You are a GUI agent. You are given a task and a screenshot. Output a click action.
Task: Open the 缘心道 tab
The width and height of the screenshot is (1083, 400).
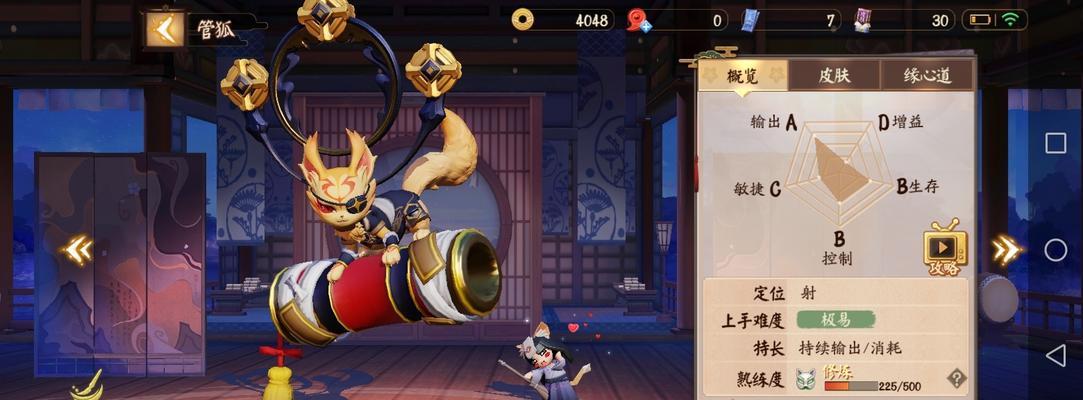[x=925, y=75]
